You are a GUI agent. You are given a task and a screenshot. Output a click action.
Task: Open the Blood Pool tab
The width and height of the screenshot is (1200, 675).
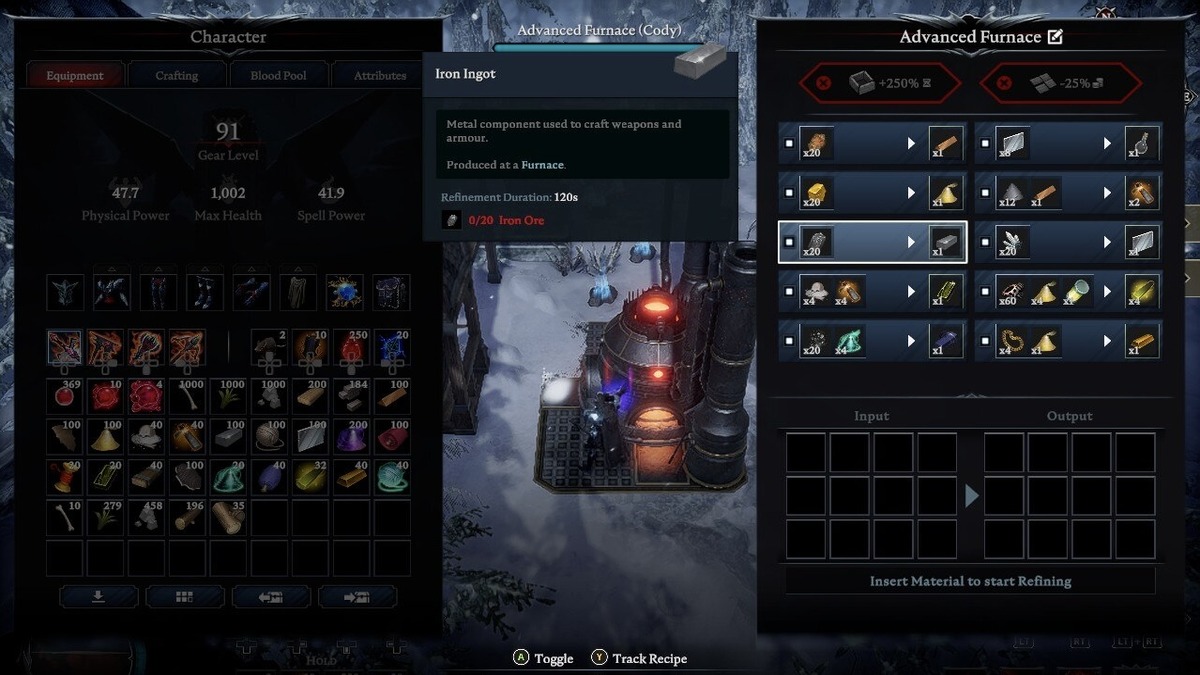coord(279,75)
